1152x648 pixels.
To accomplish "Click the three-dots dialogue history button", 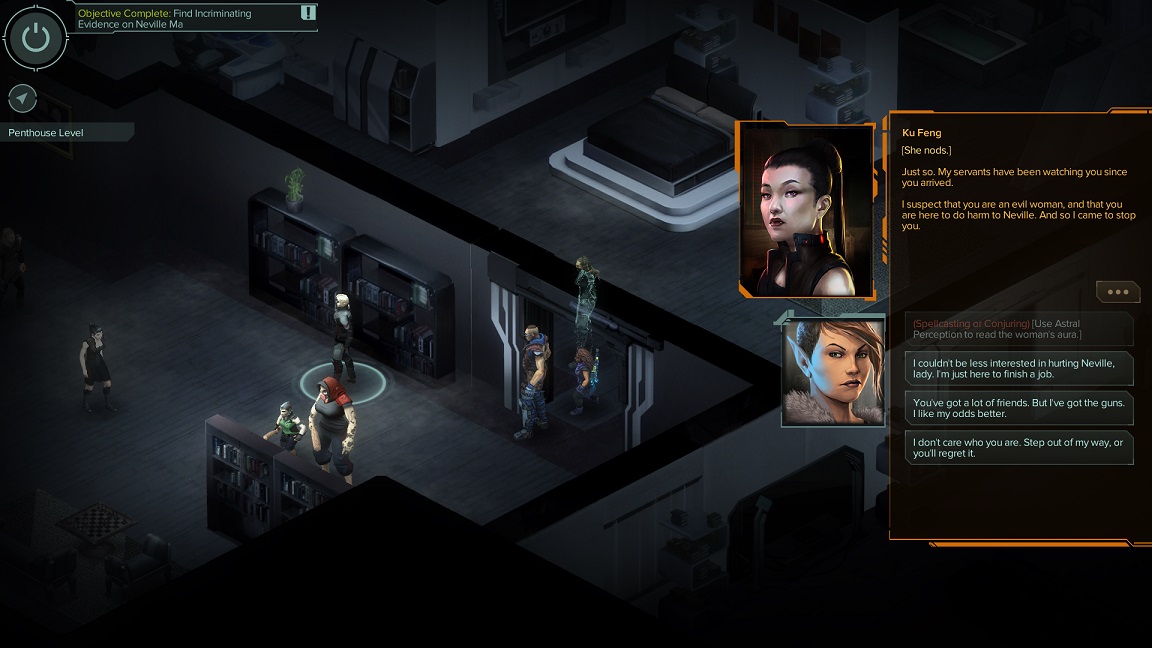I will (x=1117, y=292).
